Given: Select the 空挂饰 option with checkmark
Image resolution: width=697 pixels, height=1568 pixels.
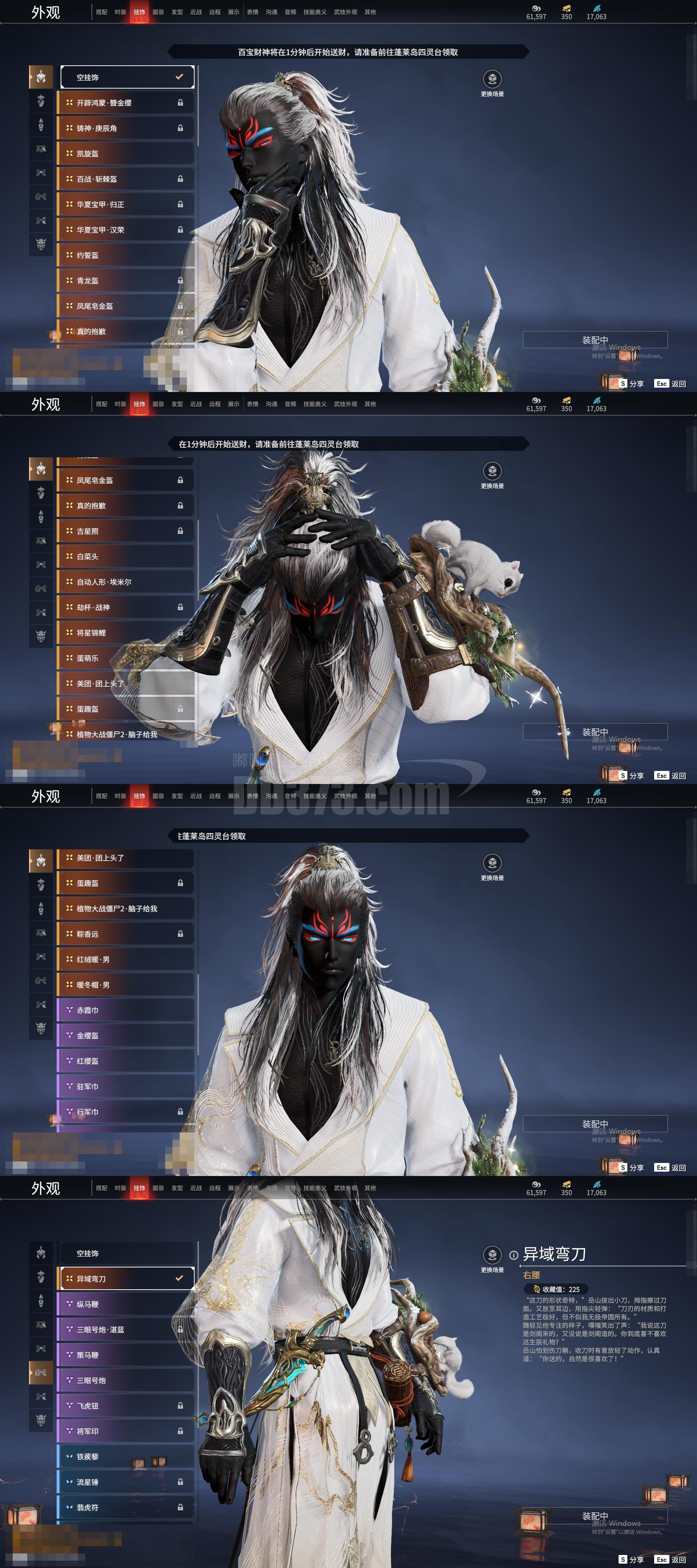Looking at the screenshot, I should click(x=126, y=77).
